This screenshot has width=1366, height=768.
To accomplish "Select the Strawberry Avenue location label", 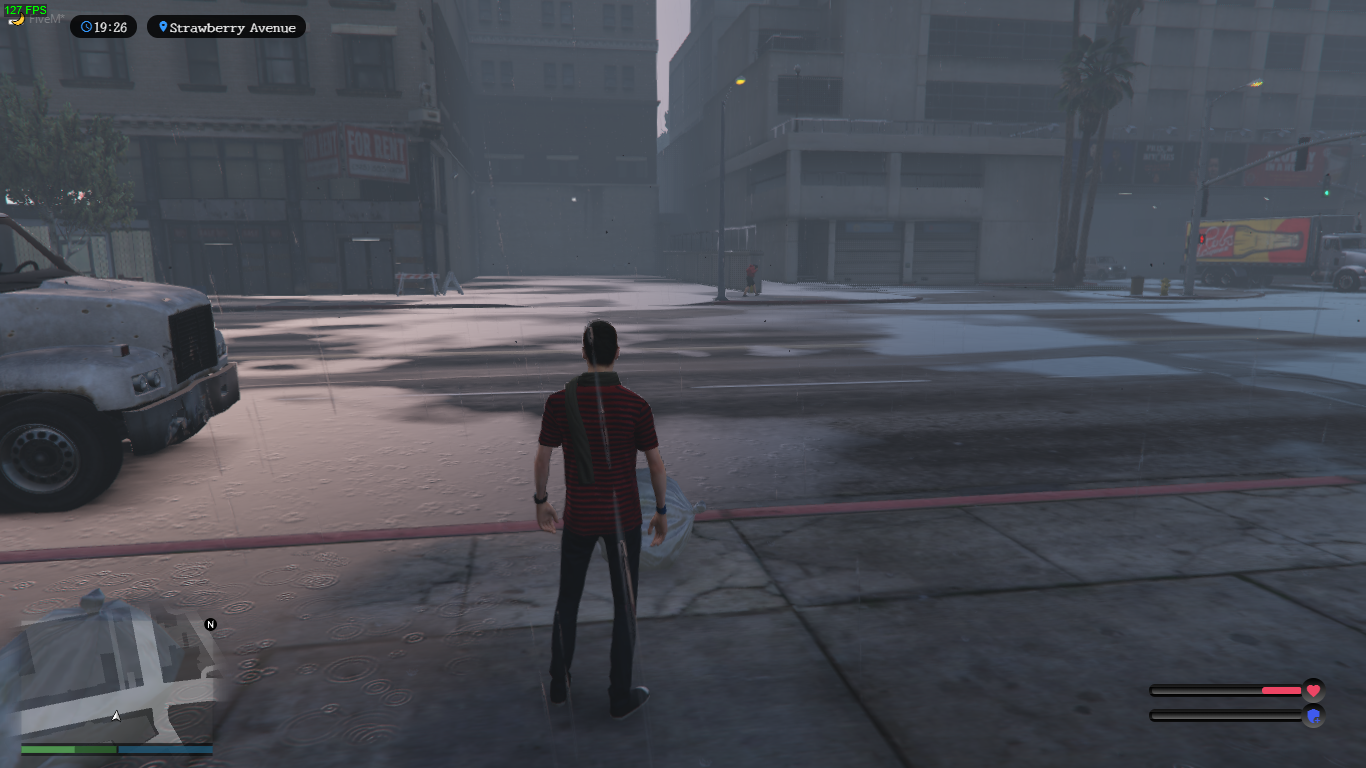I will [x=226, y=27].
